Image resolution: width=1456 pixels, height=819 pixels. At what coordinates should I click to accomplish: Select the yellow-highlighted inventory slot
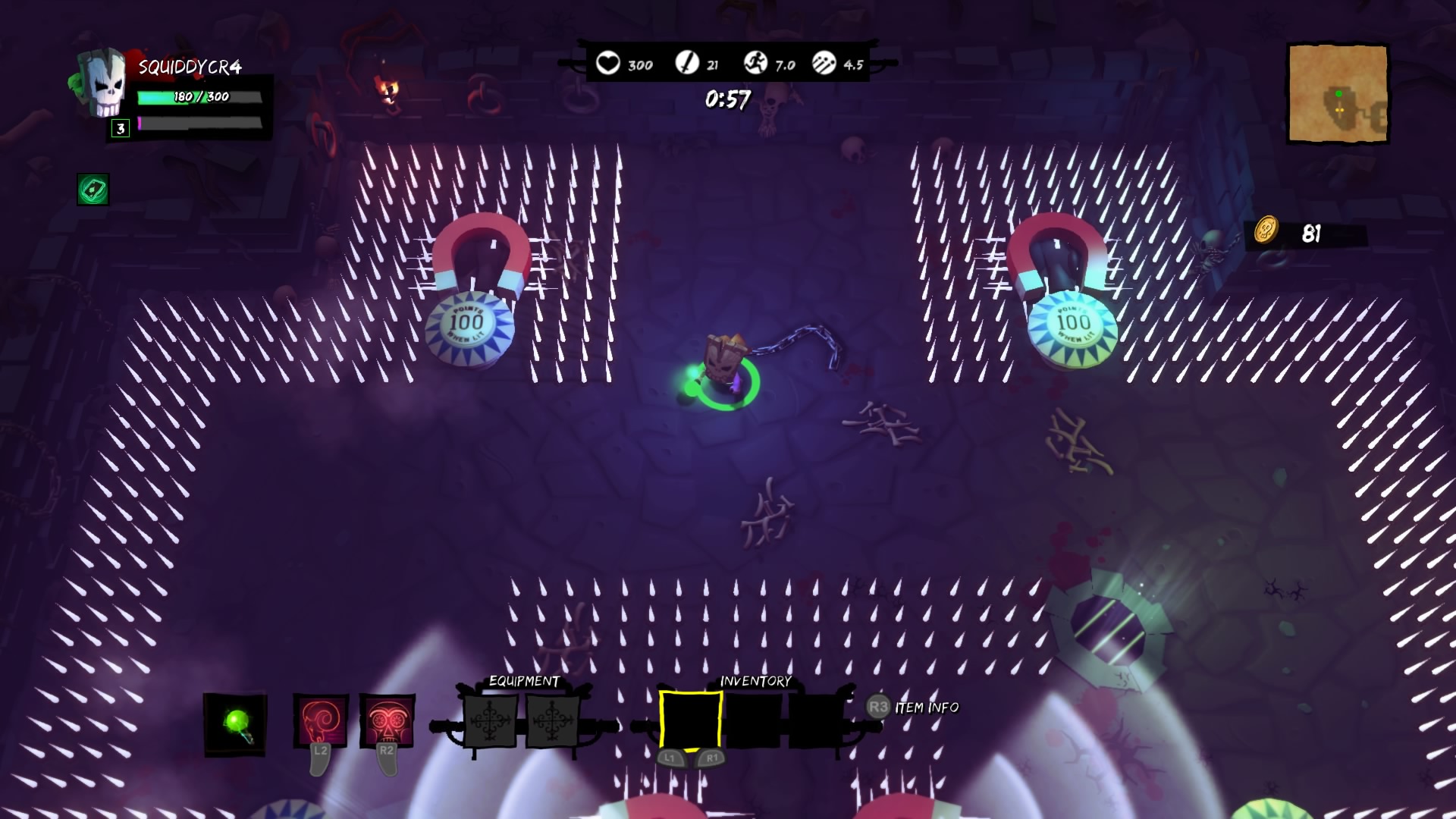click(x=690, y=720)
